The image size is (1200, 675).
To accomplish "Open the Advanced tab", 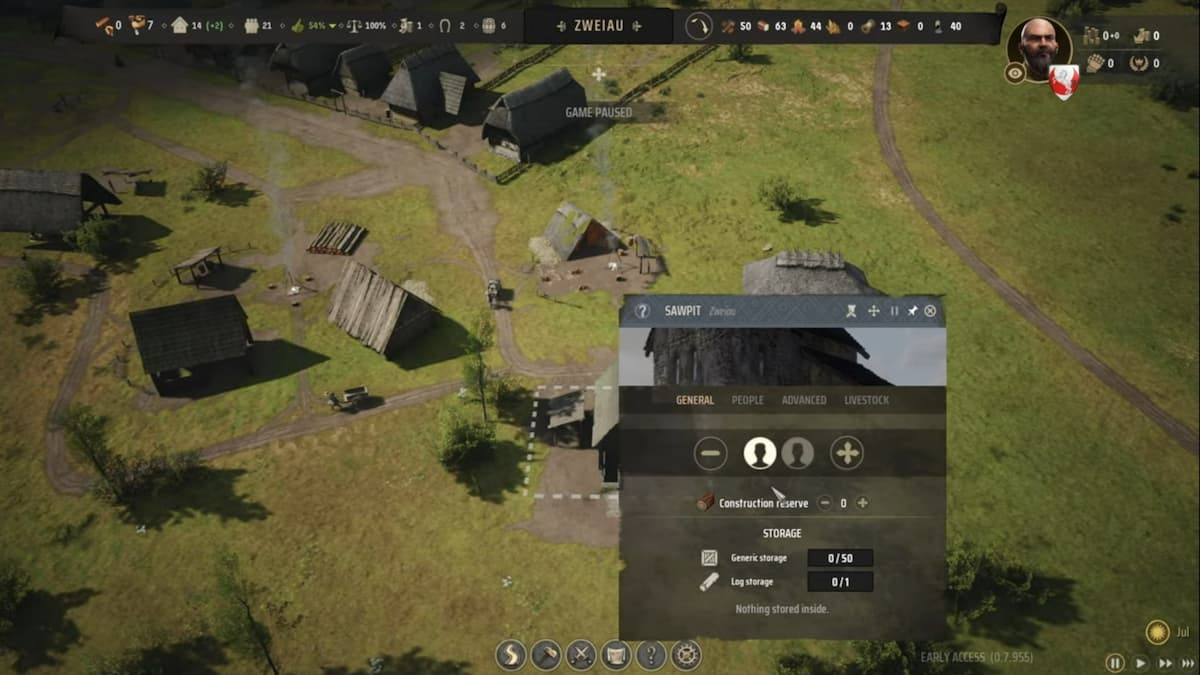I will [804, 400].
